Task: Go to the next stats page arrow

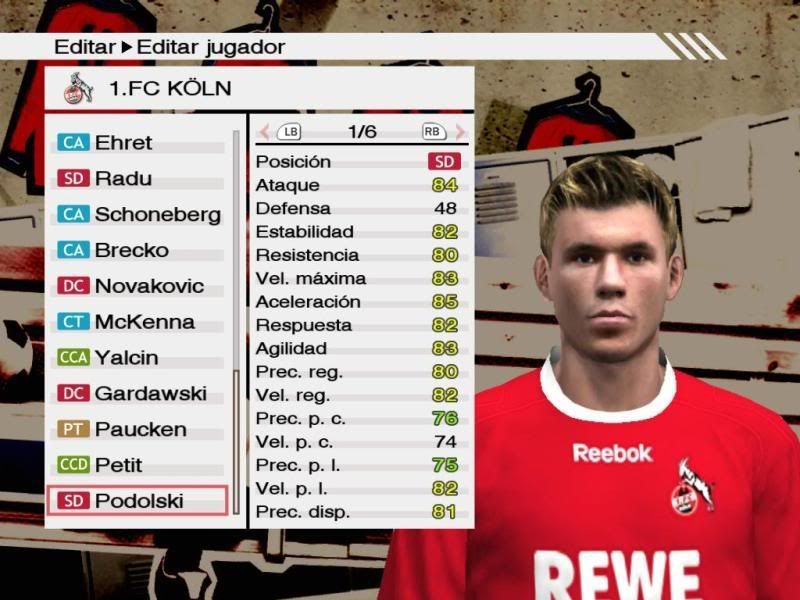Action: click(460, 132)
